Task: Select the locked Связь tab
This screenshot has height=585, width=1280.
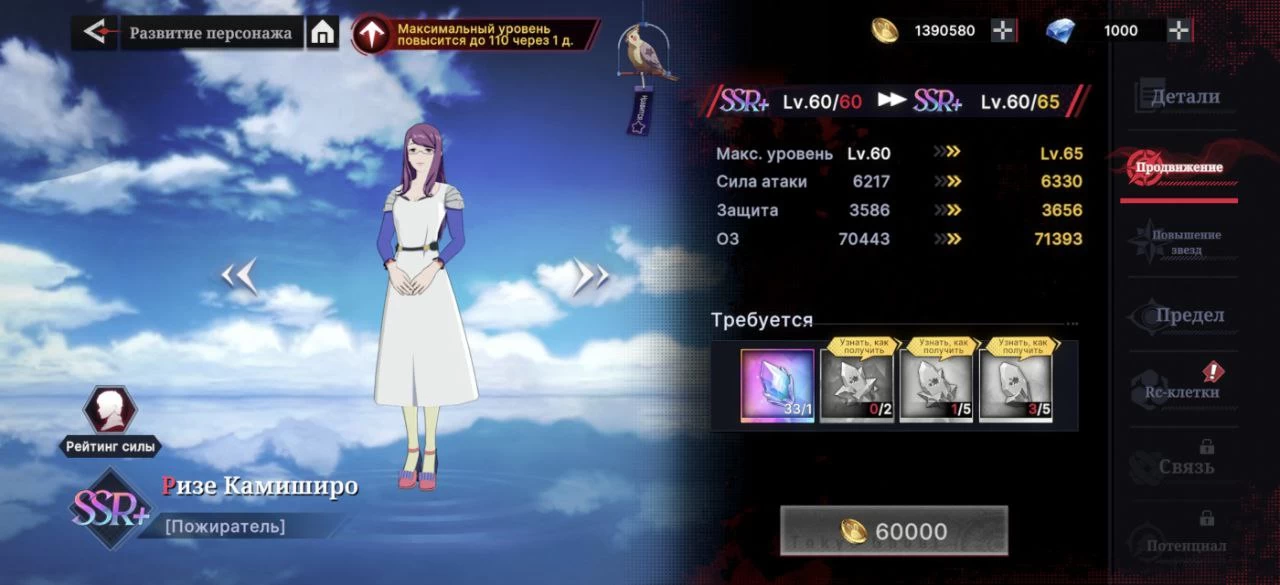Action: tap(1185, 465)
